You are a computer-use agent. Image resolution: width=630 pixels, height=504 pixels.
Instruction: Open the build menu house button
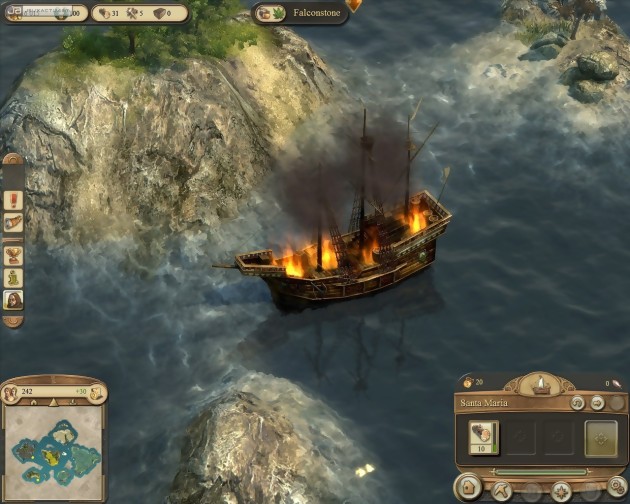point(467,489)
